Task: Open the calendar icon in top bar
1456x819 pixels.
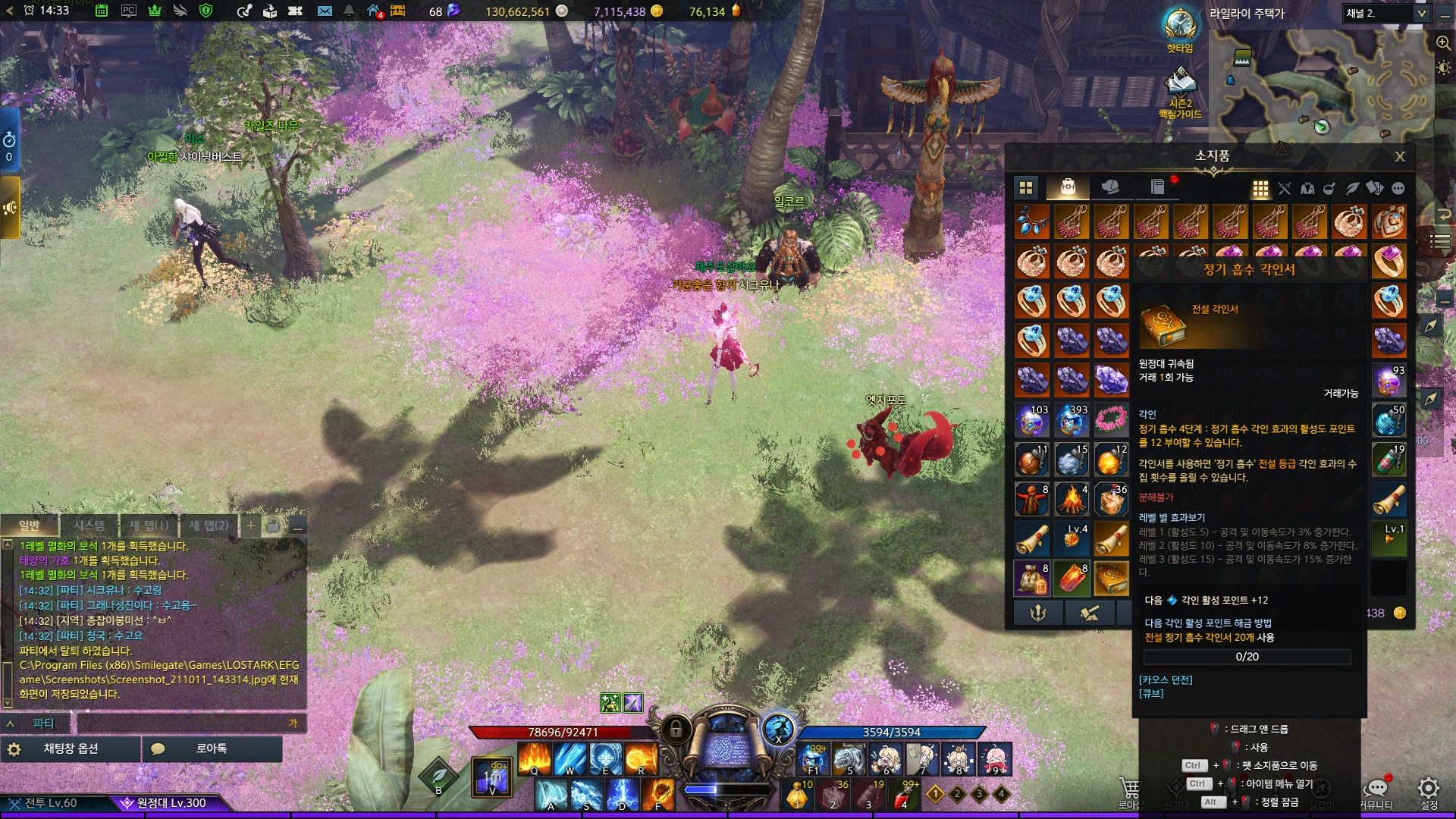Action: (x=102, y=11)
